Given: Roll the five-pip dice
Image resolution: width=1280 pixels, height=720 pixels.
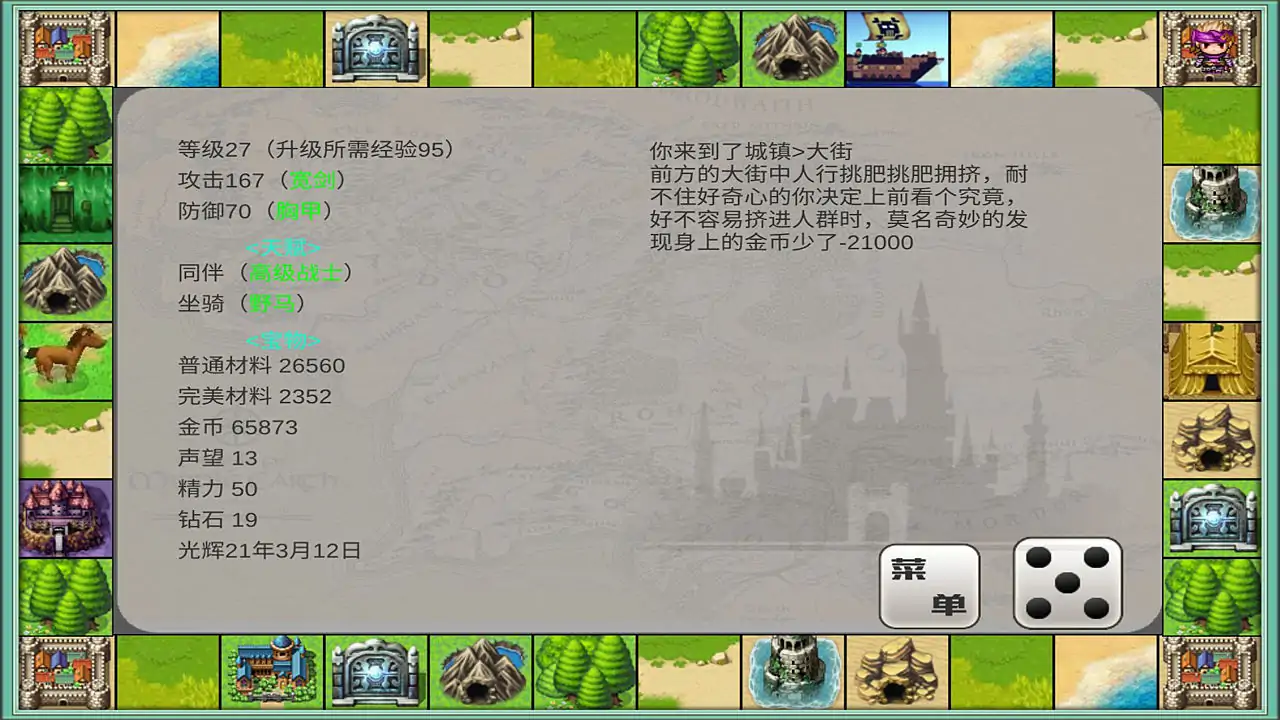Looking at the screenshot, I should (1067, 581).
